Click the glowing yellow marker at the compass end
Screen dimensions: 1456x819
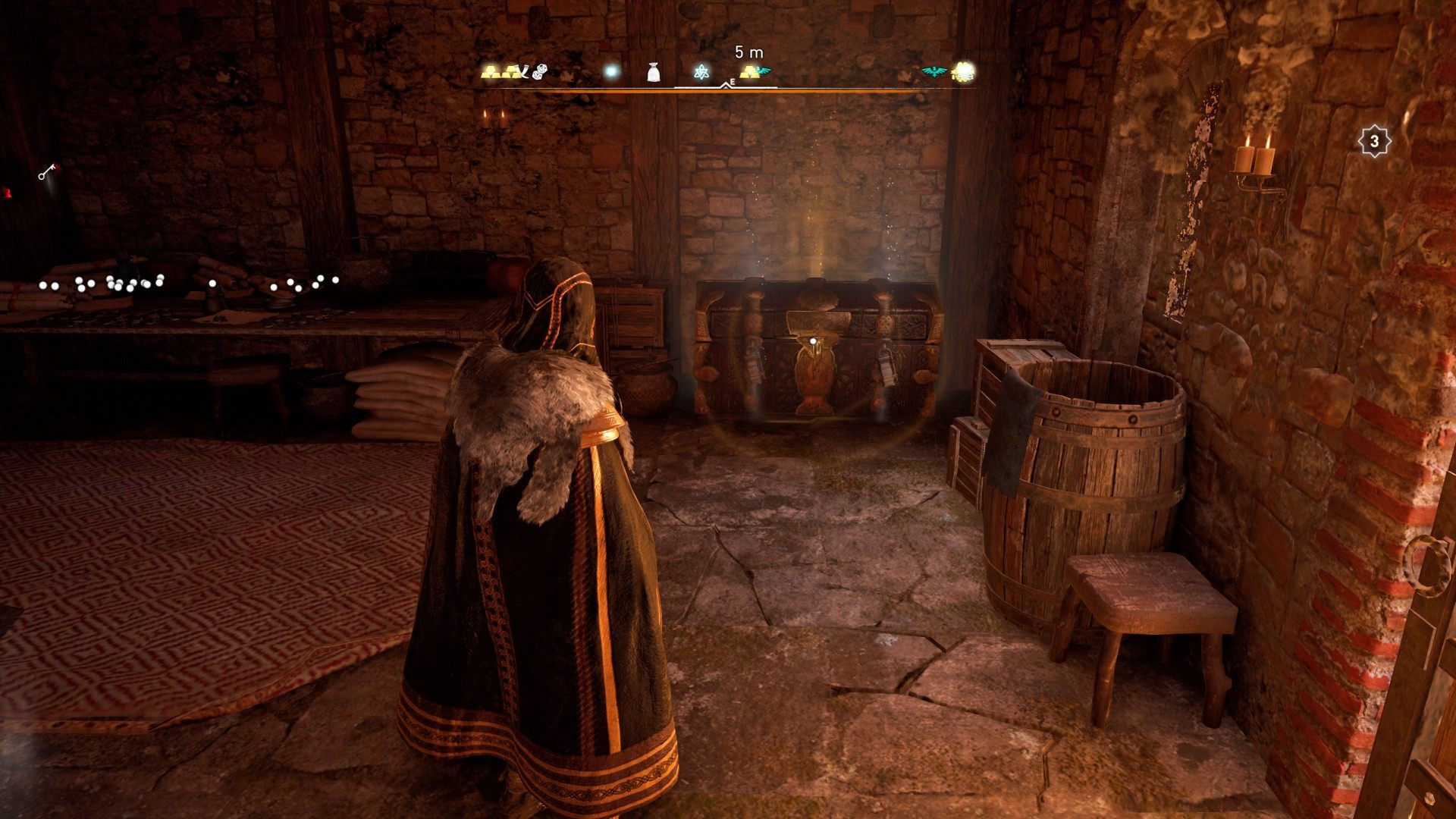(962, 72)
